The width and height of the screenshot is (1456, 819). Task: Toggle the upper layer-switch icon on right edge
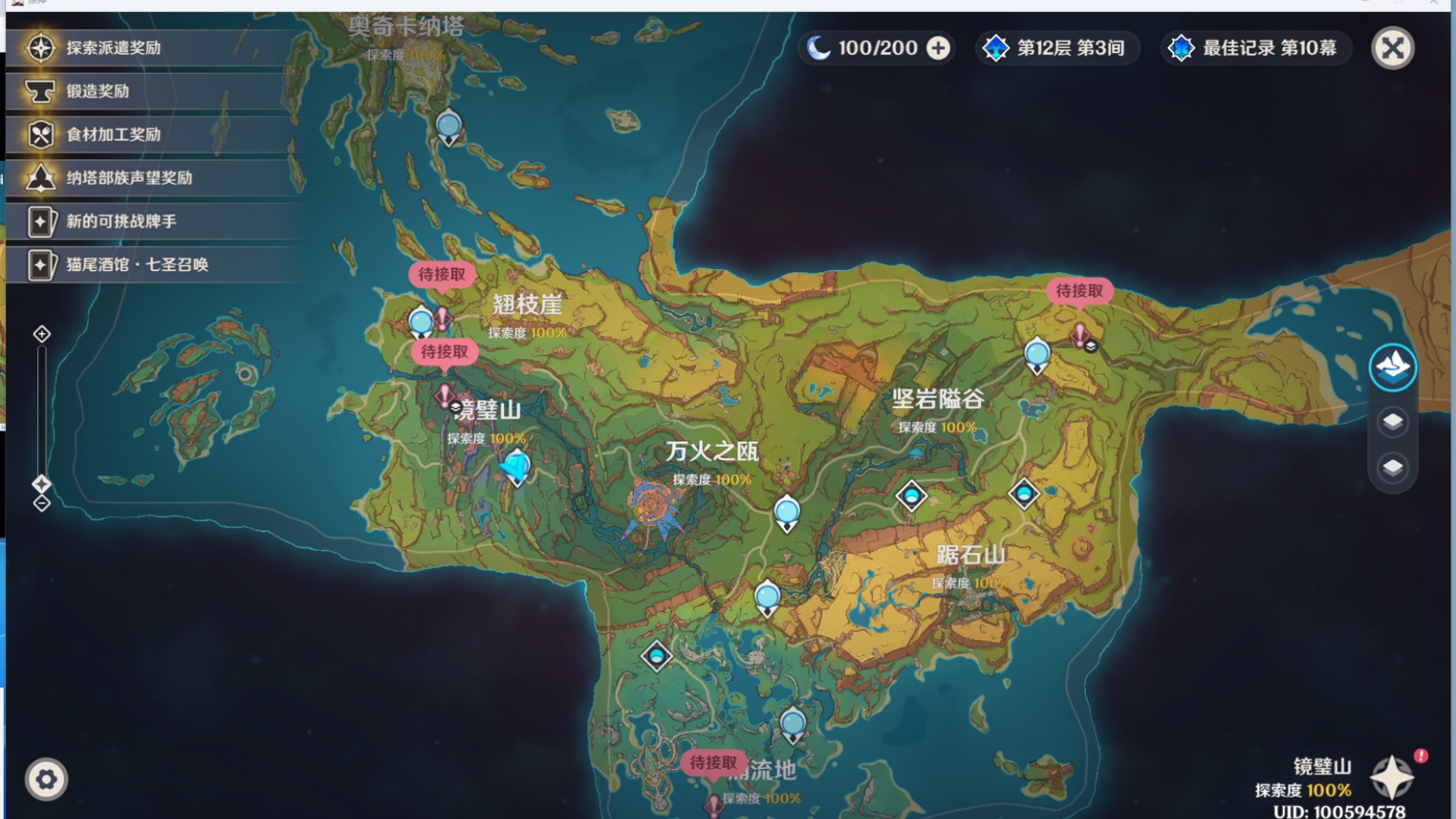point(1394,422)
